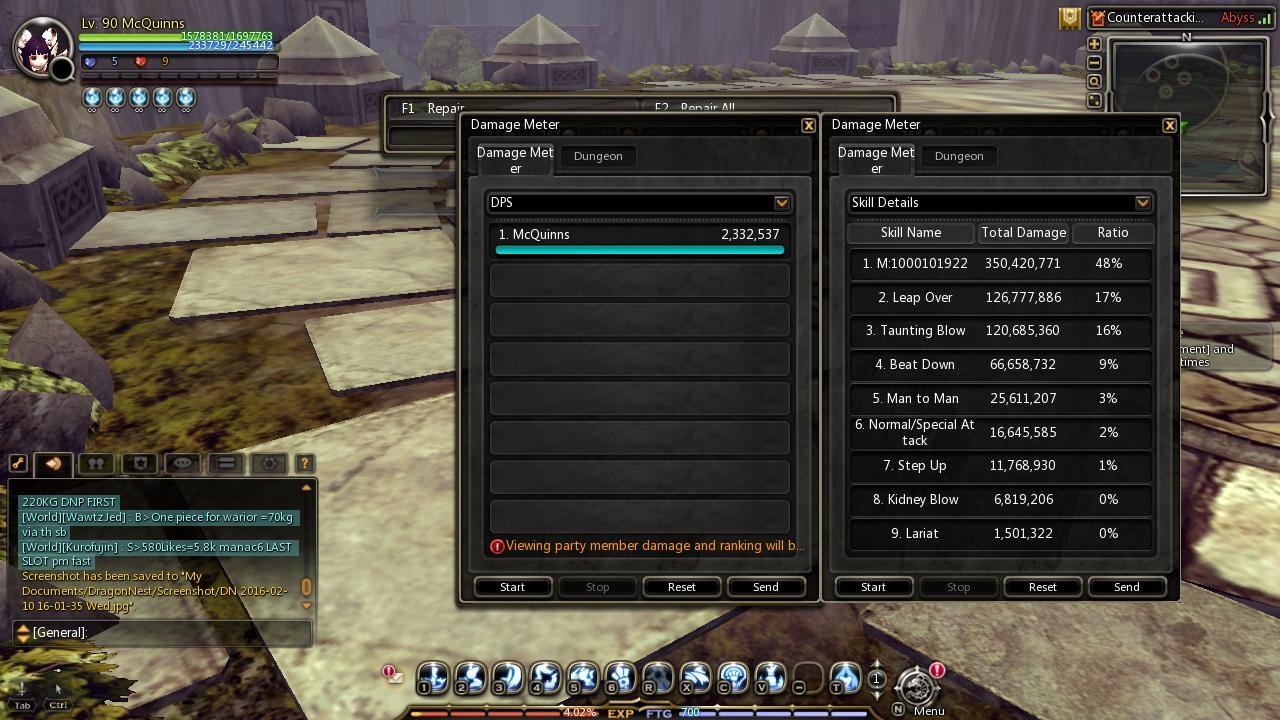Viewport: 1280px width, 720px height.
Task: Open the DPS dropdown in the left Damage Meter
Action: point(782,202)
